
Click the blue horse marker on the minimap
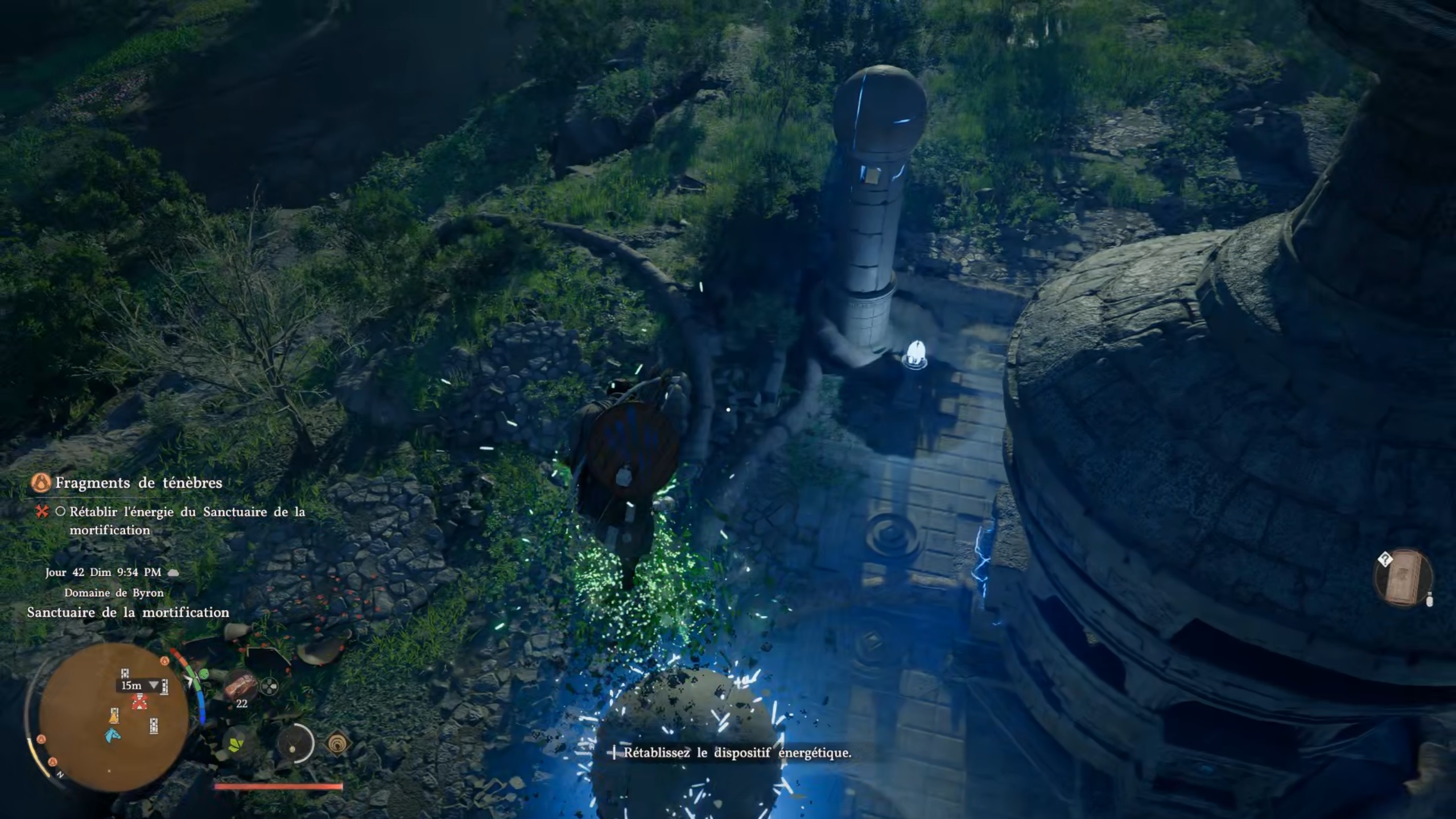click(x=112, y=735)
